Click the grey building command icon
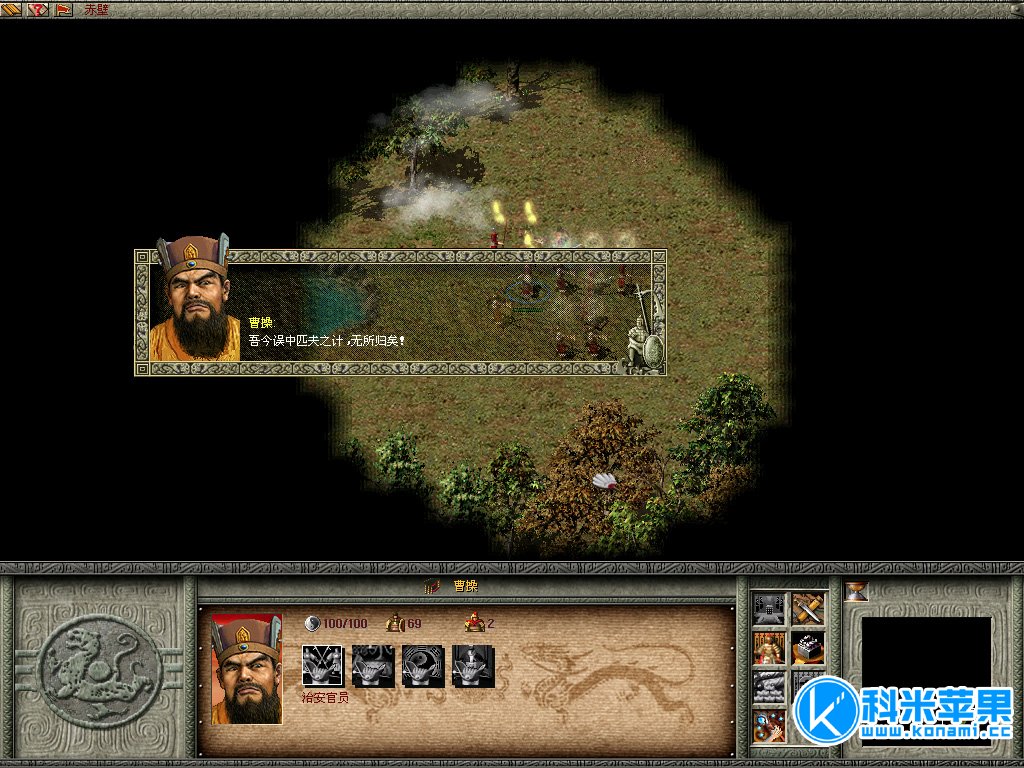 (769, 609)
